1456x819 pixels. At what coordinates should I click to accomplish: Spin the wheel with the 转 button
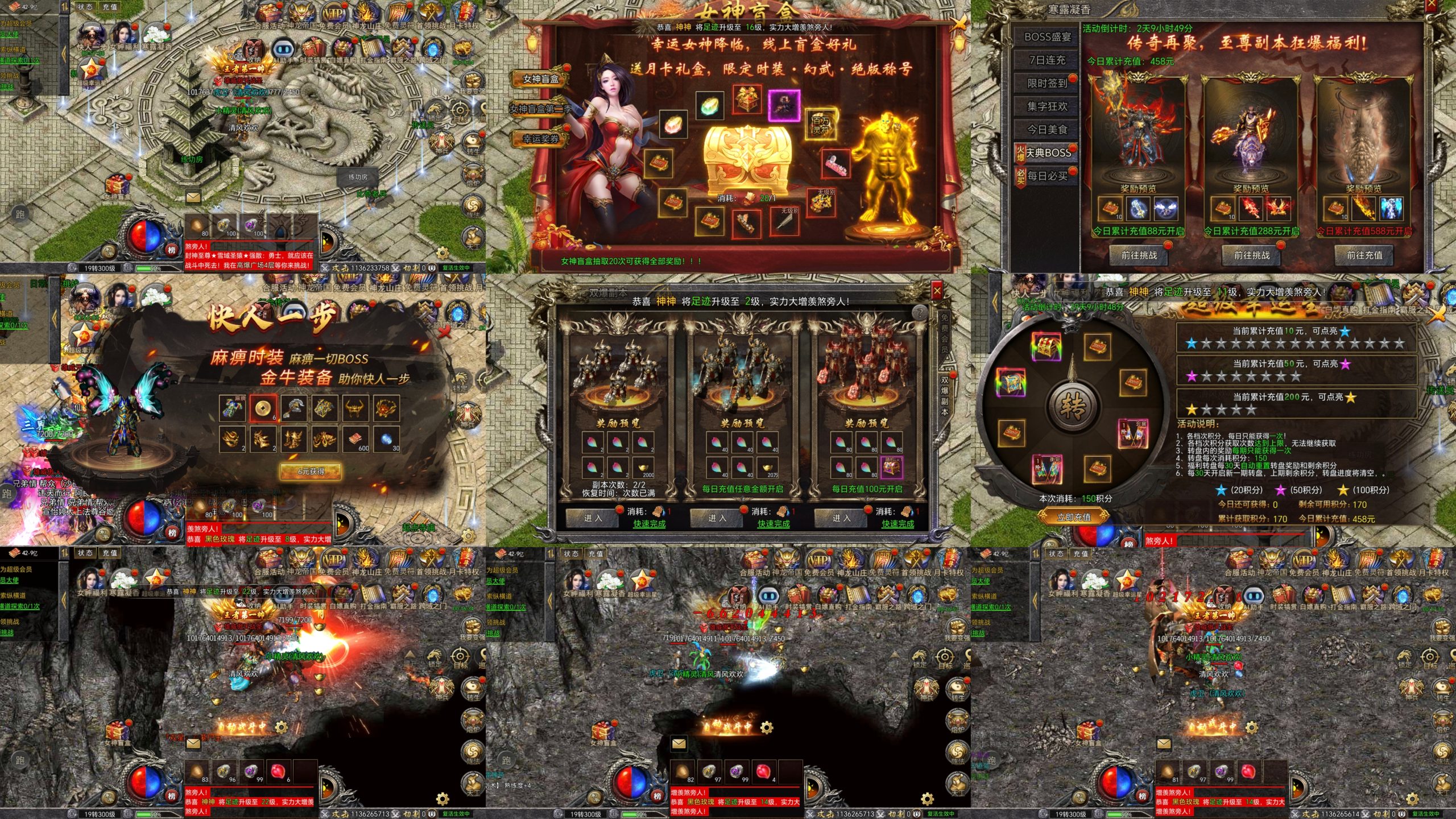1073,406
